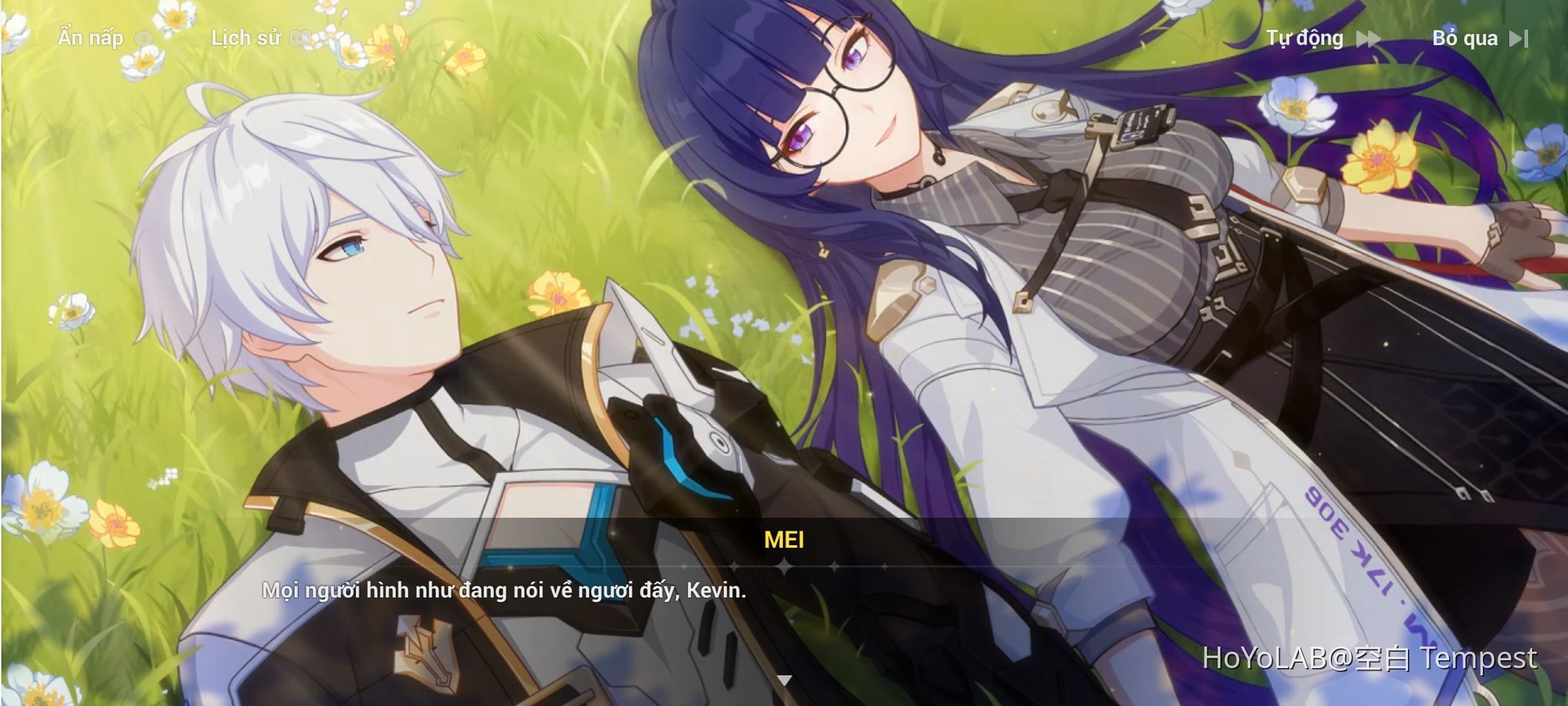The width and height of the screenshot is (1568, 706).
Task: Toggle Ẩn nấp to hide the interface
Action: 91,38
